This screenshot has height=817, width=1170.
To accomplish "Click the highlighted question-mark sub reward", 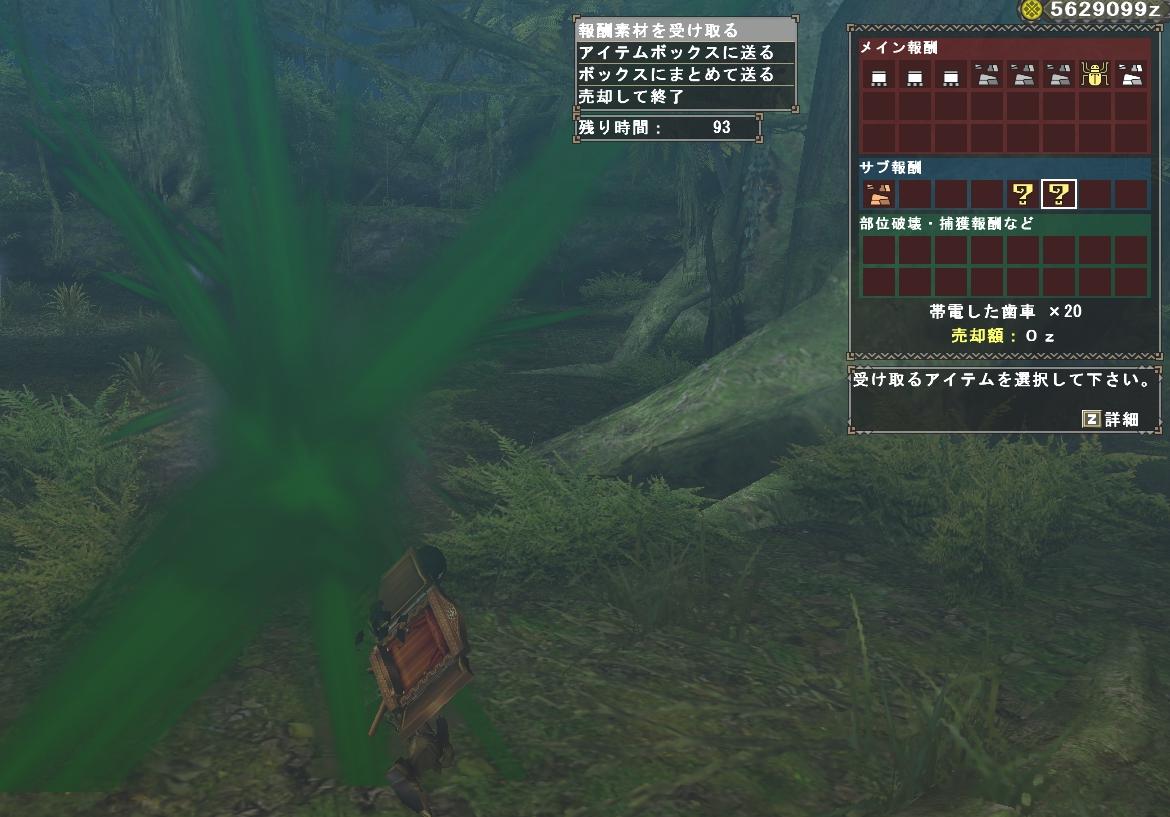I will (1058, 194).
